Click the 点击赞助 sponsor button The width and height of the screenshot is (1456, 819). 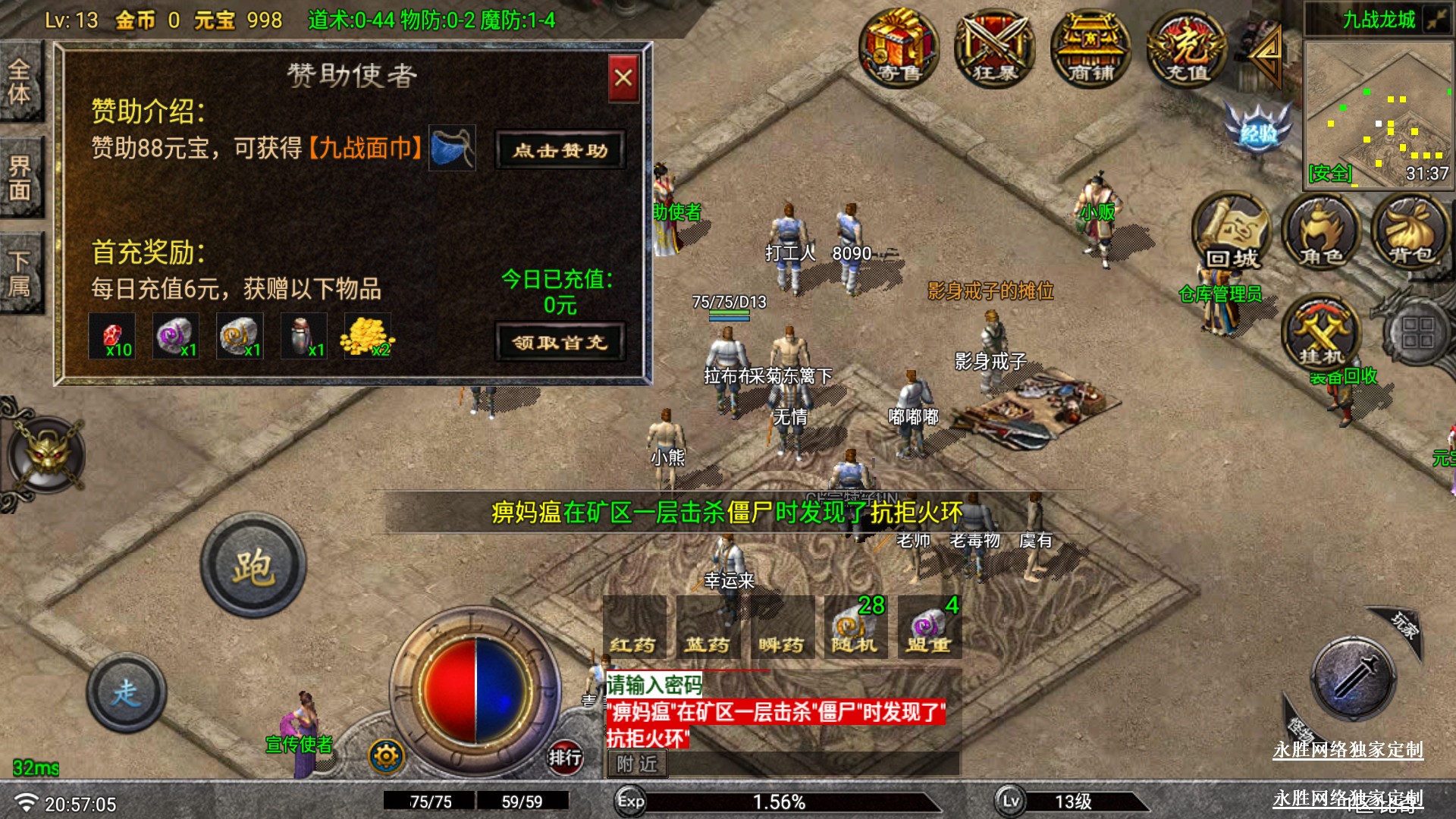(x=560, y=150)
